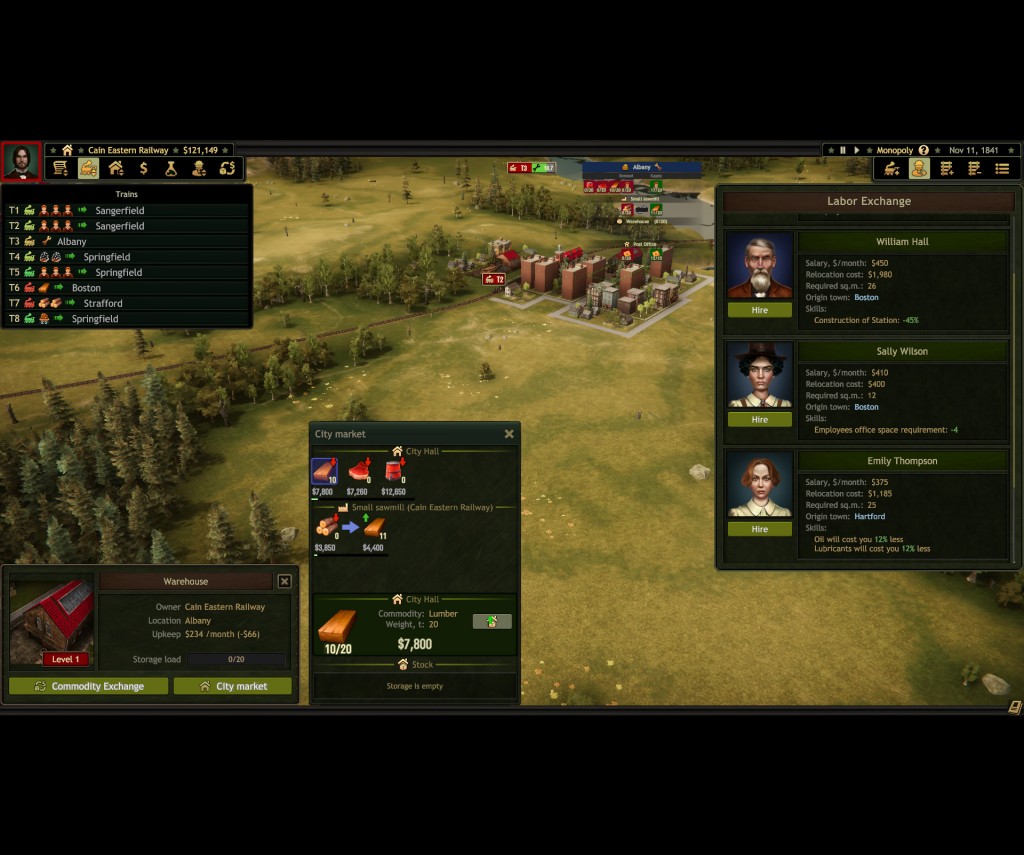Select the lumber commodity in City Hall

324,471
